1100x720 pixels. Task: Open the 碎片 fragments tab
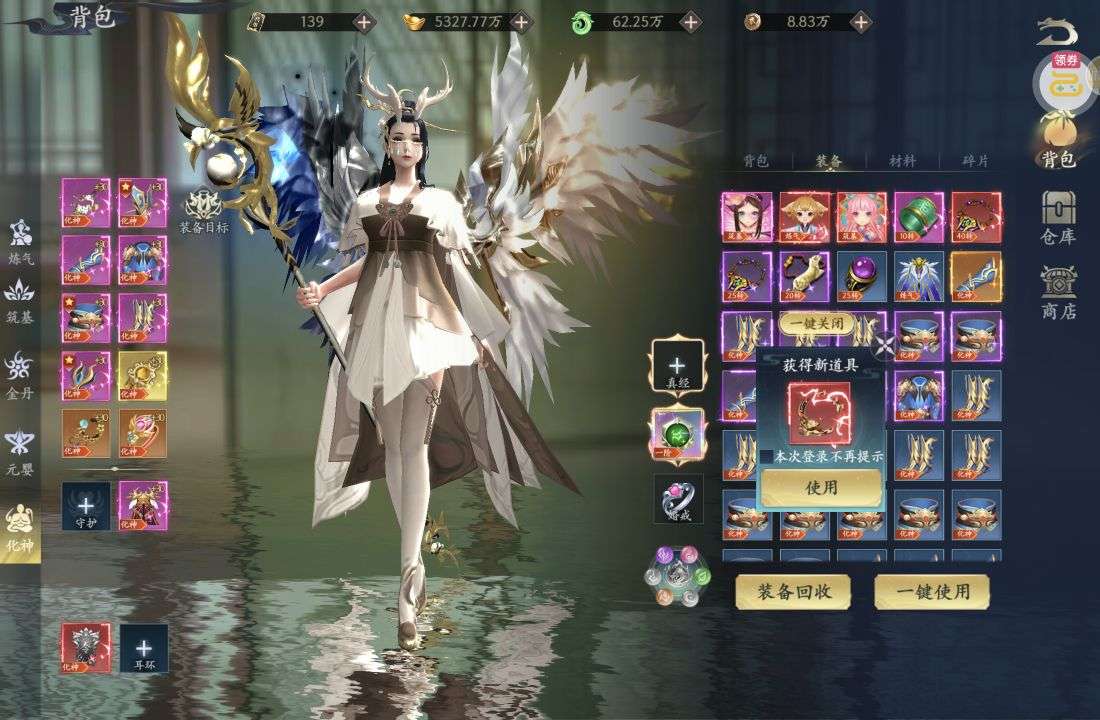(x=975, y=160)
